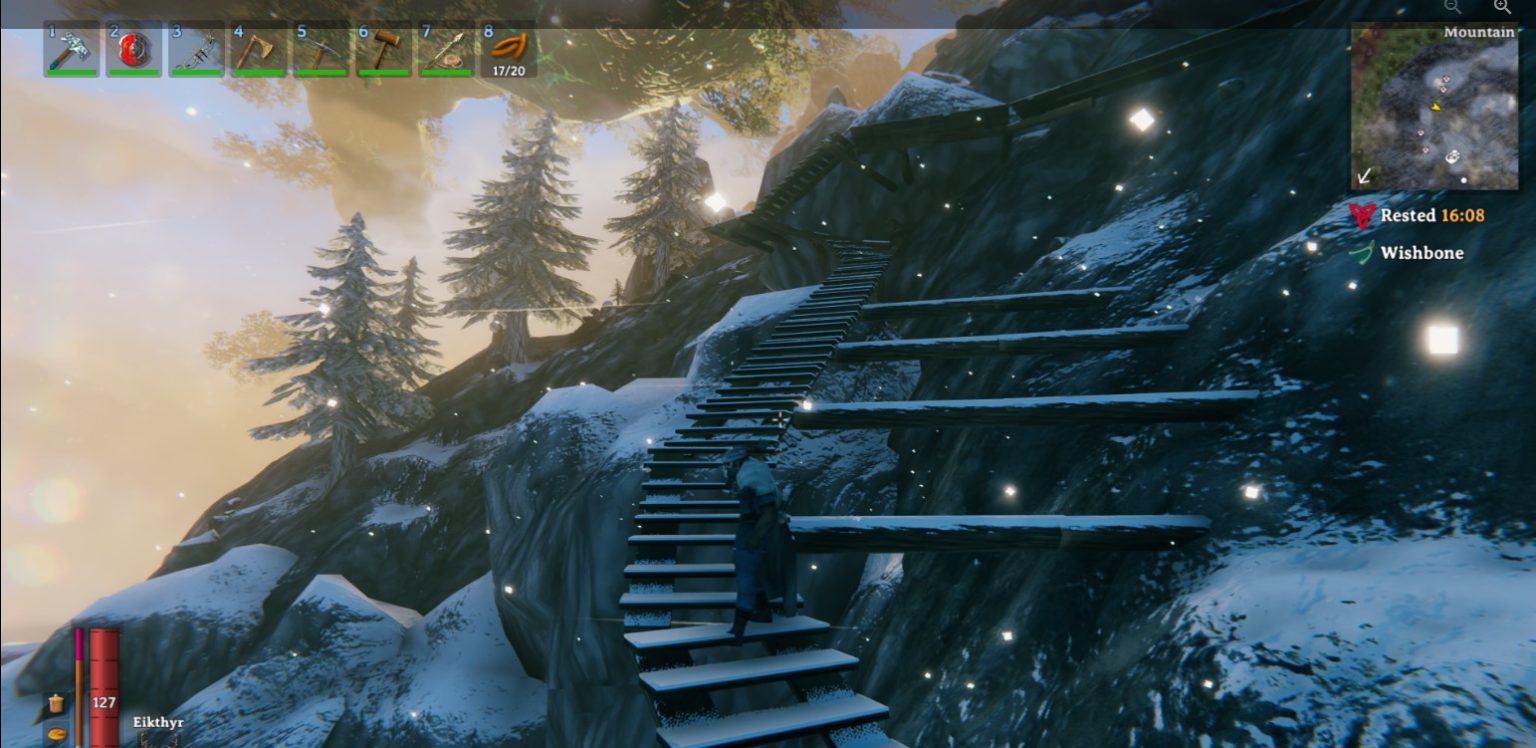
Task: Zoom out the minimap with the magnifier
Action: coord(1454,8)
